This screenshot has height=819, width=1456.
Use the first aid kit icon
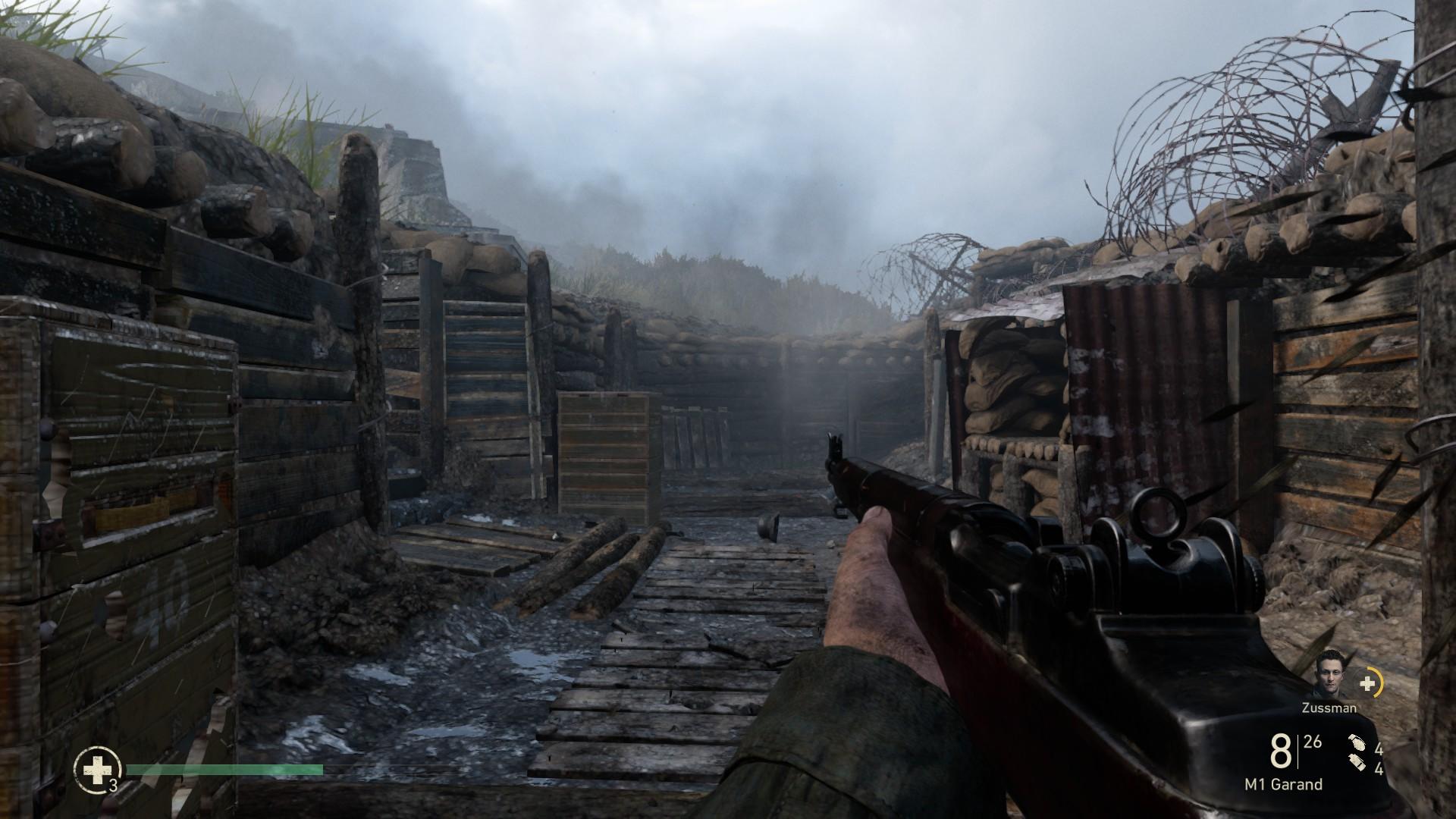coord(96,770)
